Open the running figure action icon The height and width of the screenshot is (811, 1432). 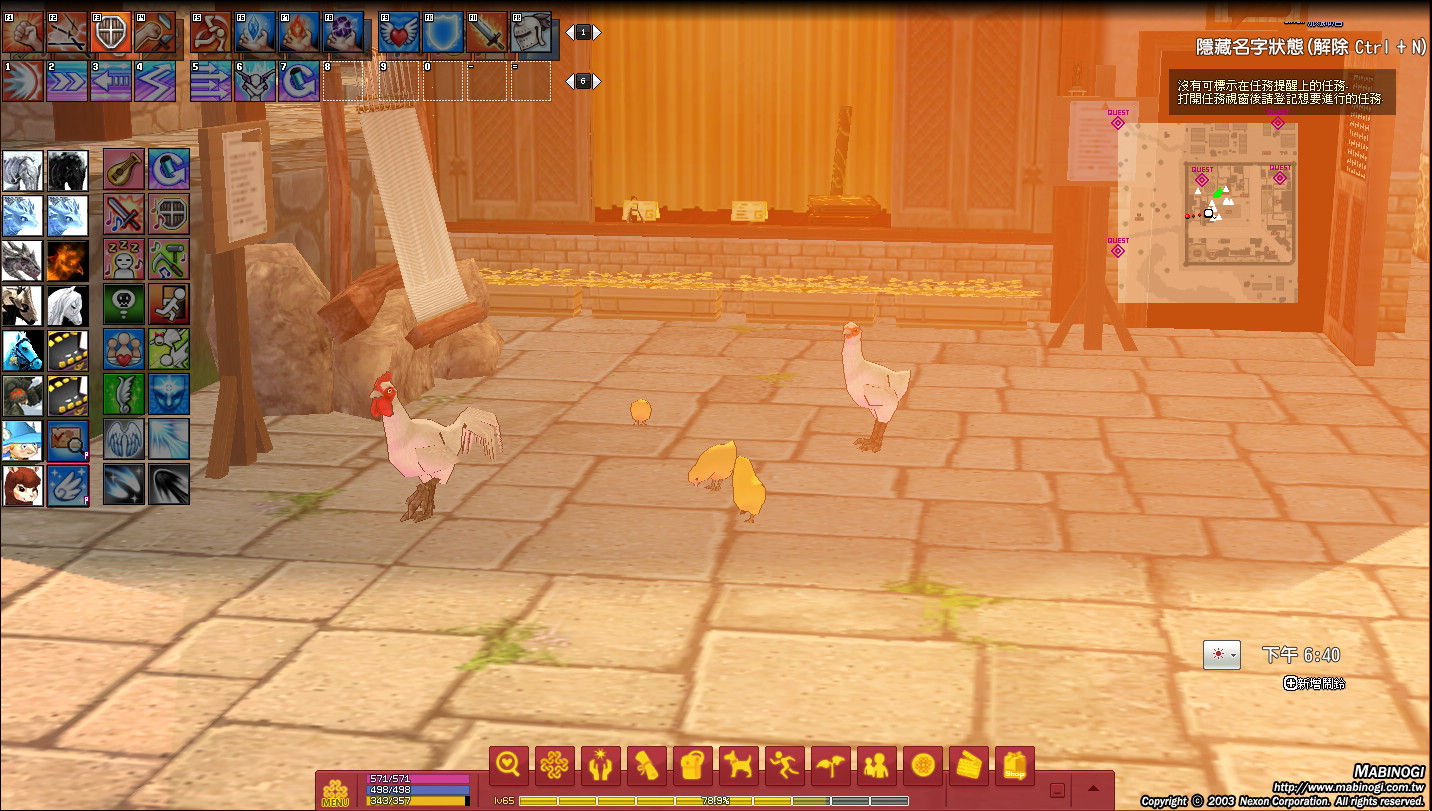(785, 766)
